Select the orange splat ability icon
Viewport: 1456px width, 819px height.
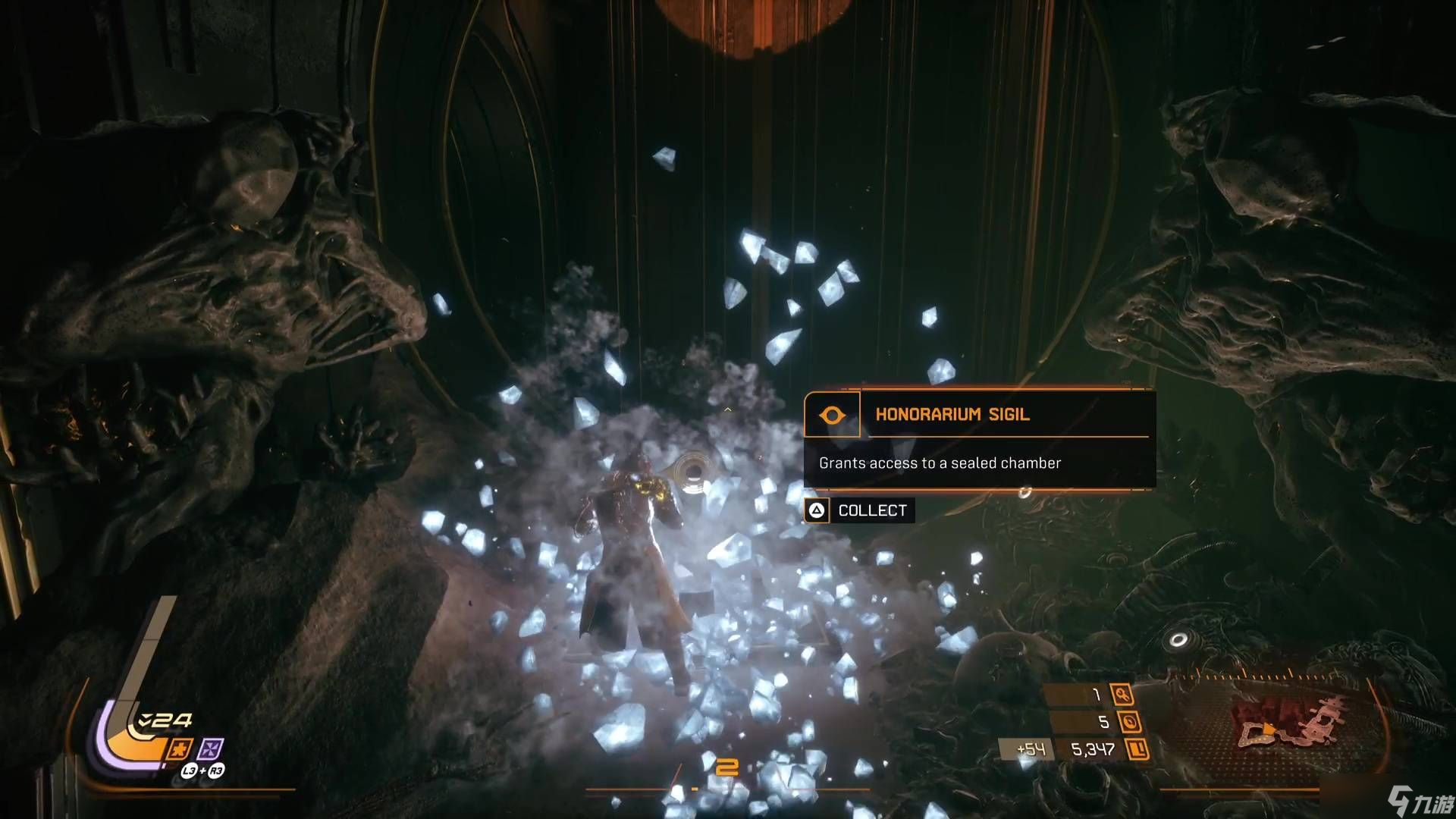[180, 749]
